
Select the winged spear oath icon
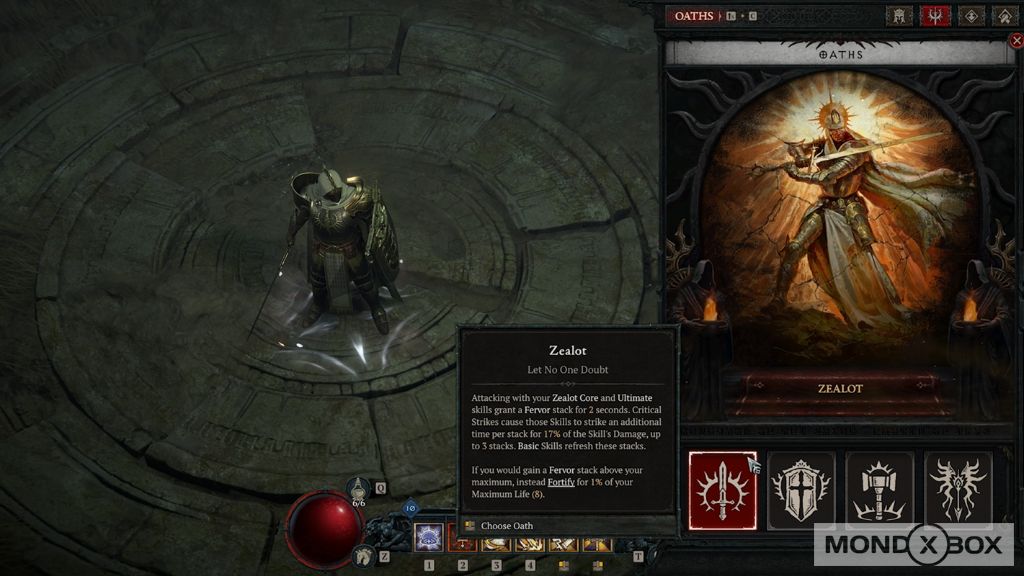coord(958,490)
